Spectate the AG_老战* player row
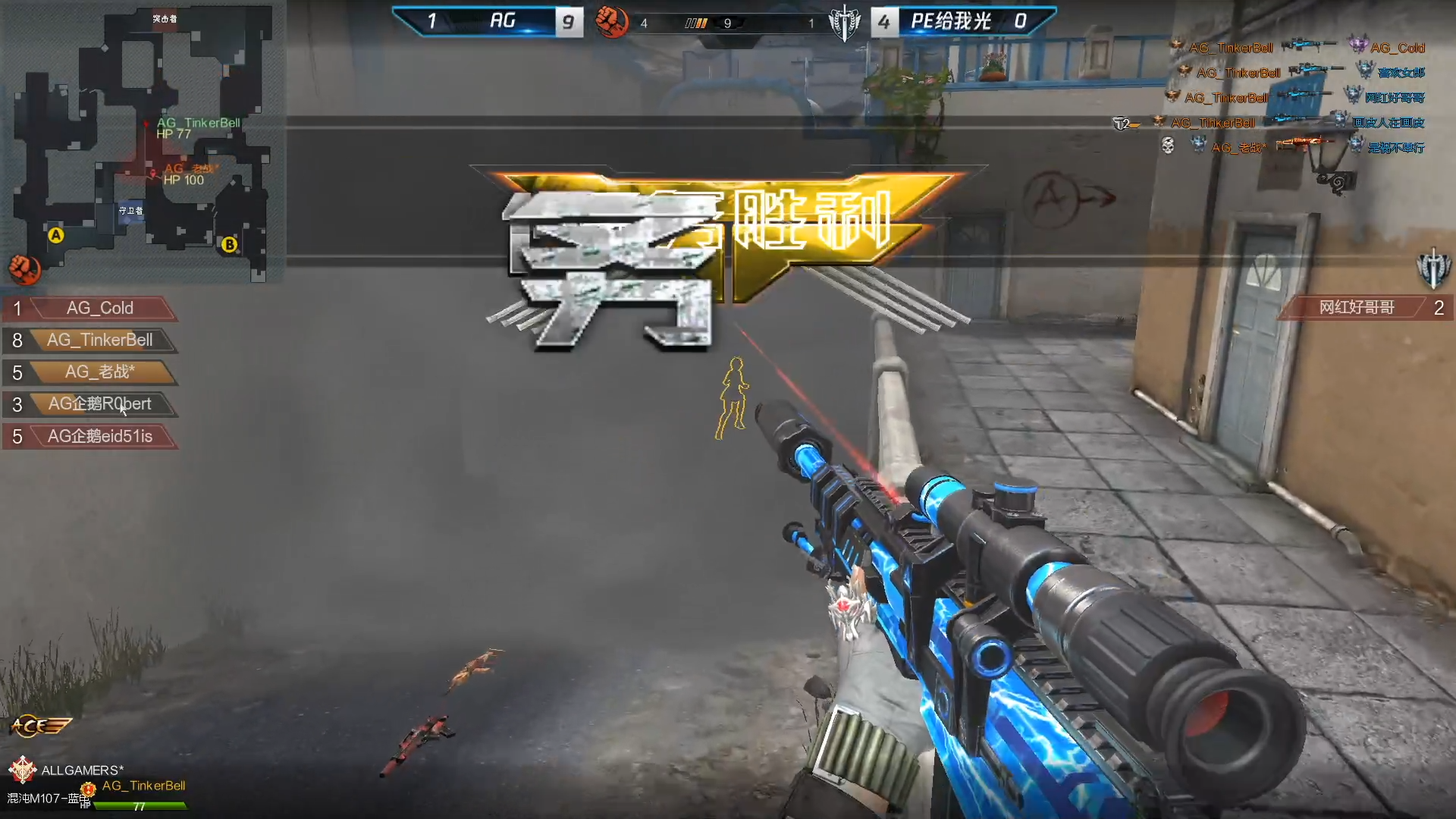This screenshot has width=1456, height=819. point(99,372)
